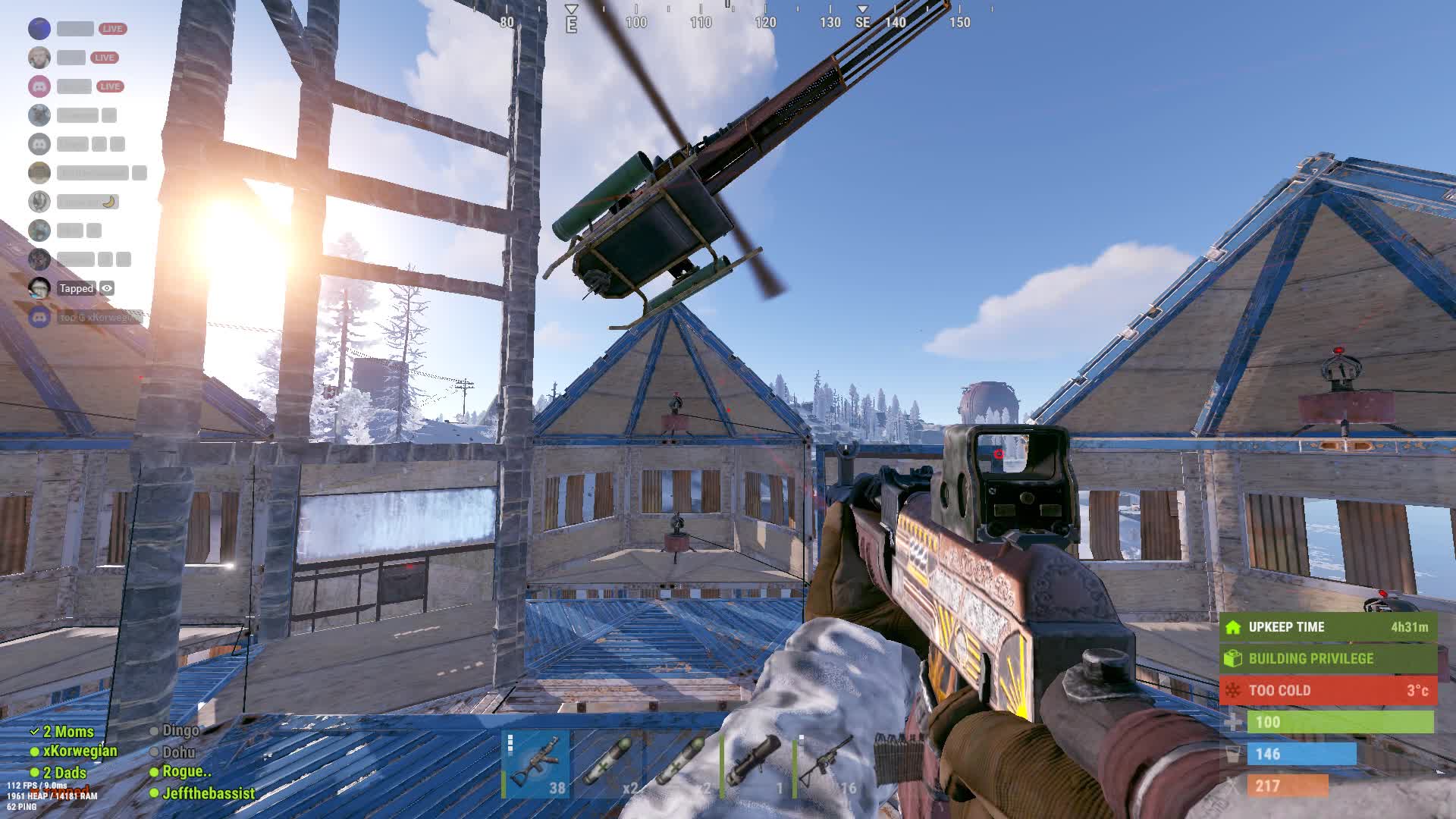Click teammate xKorwegian in the team list

(x=80, y=752)
